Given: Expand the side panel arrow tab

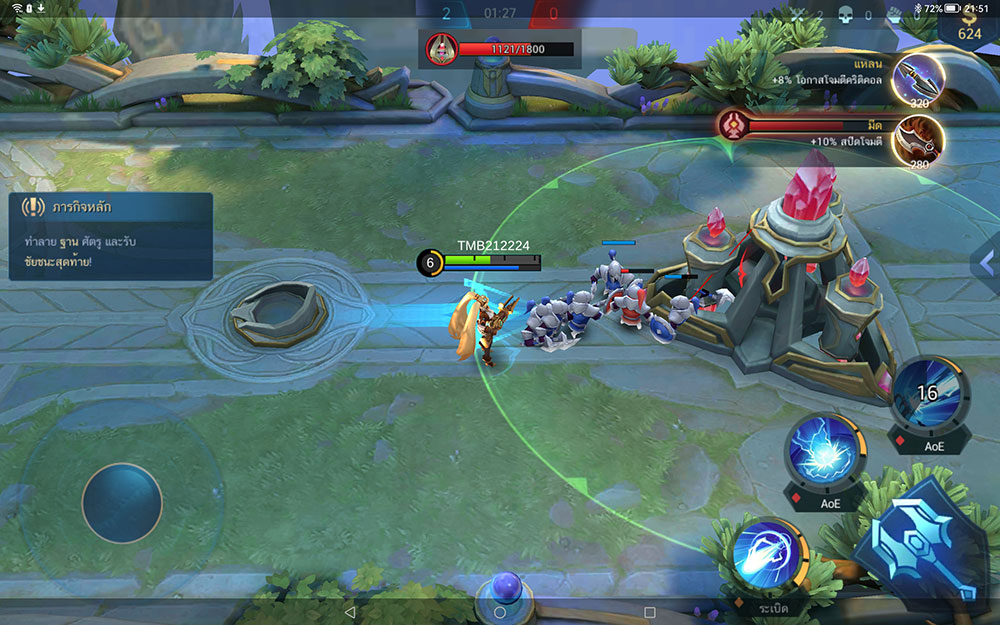Looking at the screenshot, I should click(985, 262).
